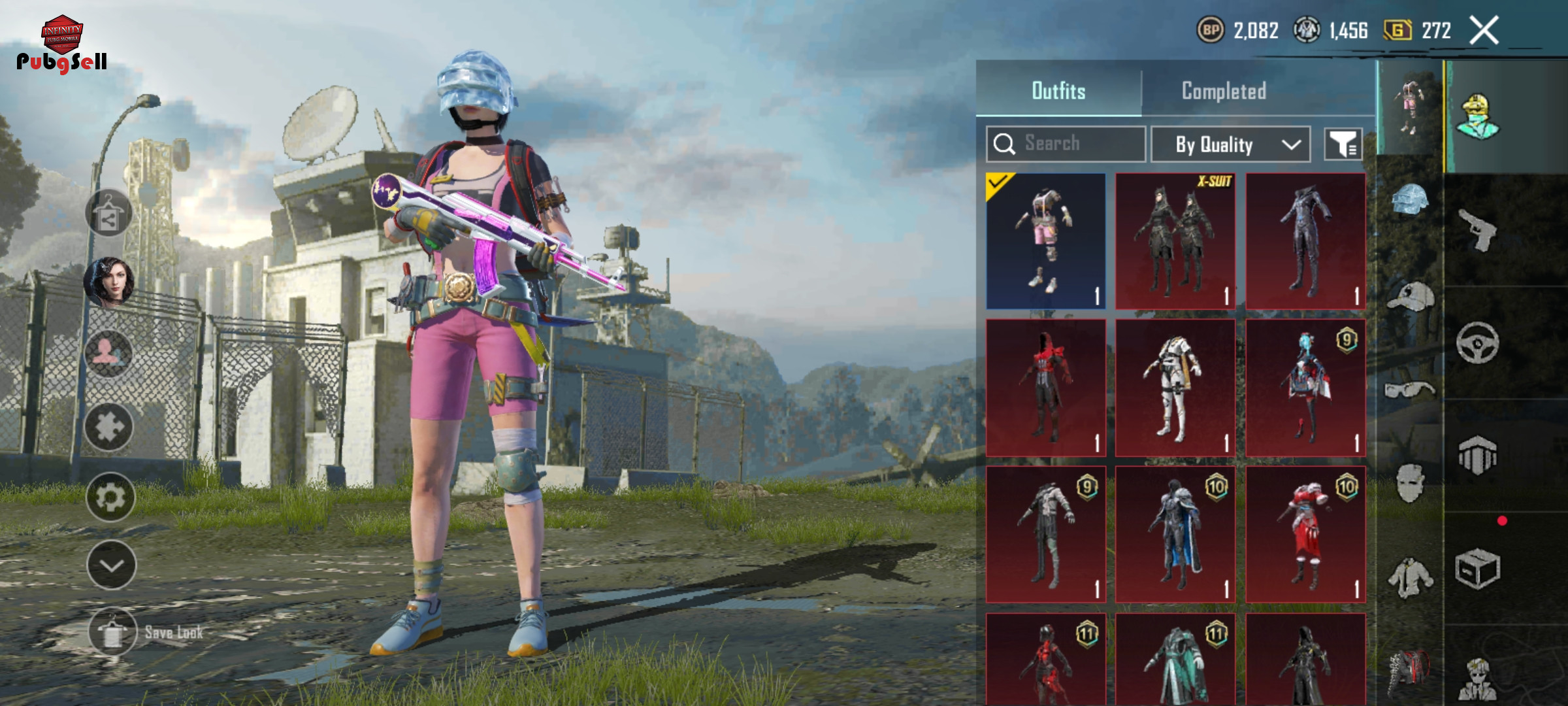The width and height of the screenshot is (1568, 706).
Task: Close the inventory with the X button
Action: 1484,30
